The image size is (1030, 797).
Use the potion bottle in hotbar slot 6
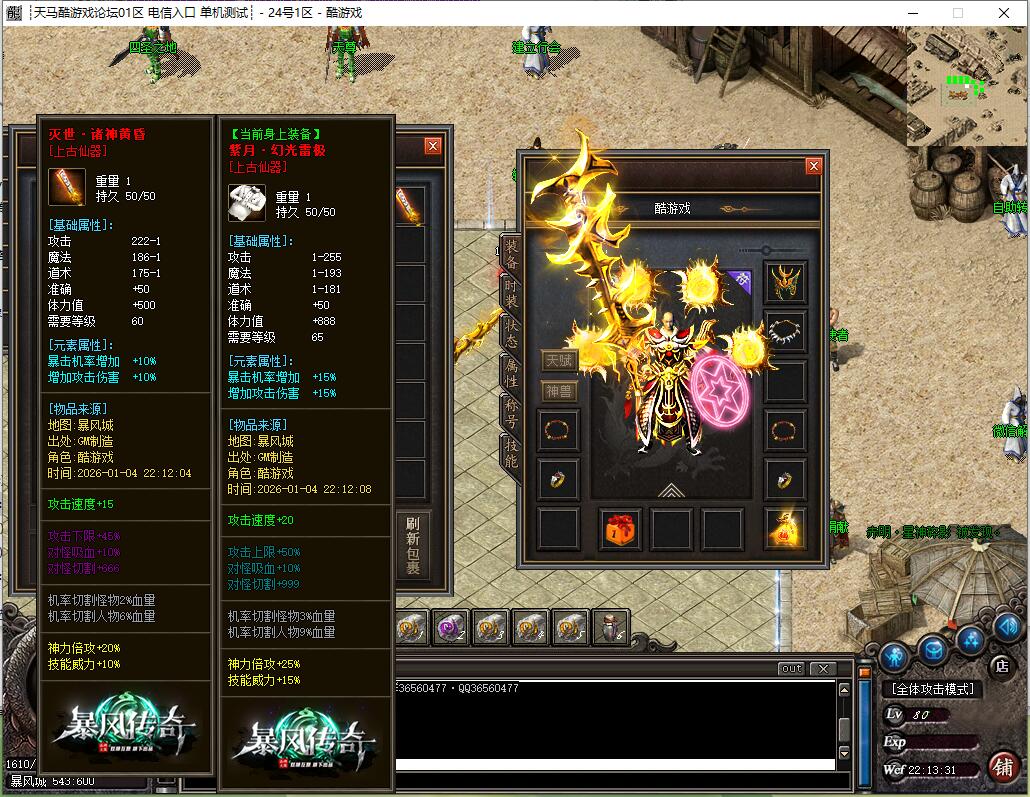tap(611, 627)
